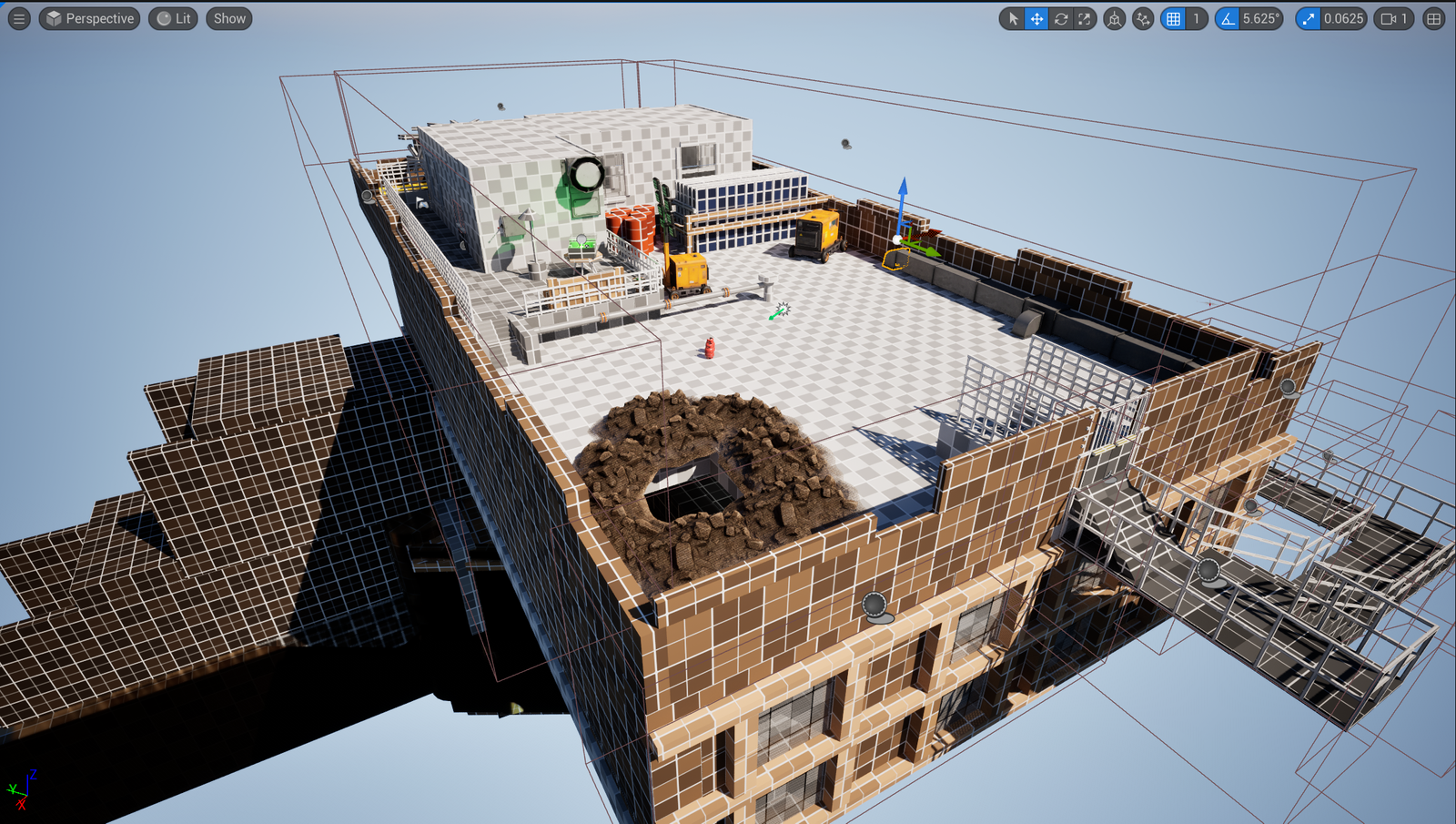Open the Show flags dropdown
The width and height of the screenshot is (1456, 824).
click(227, 18)
